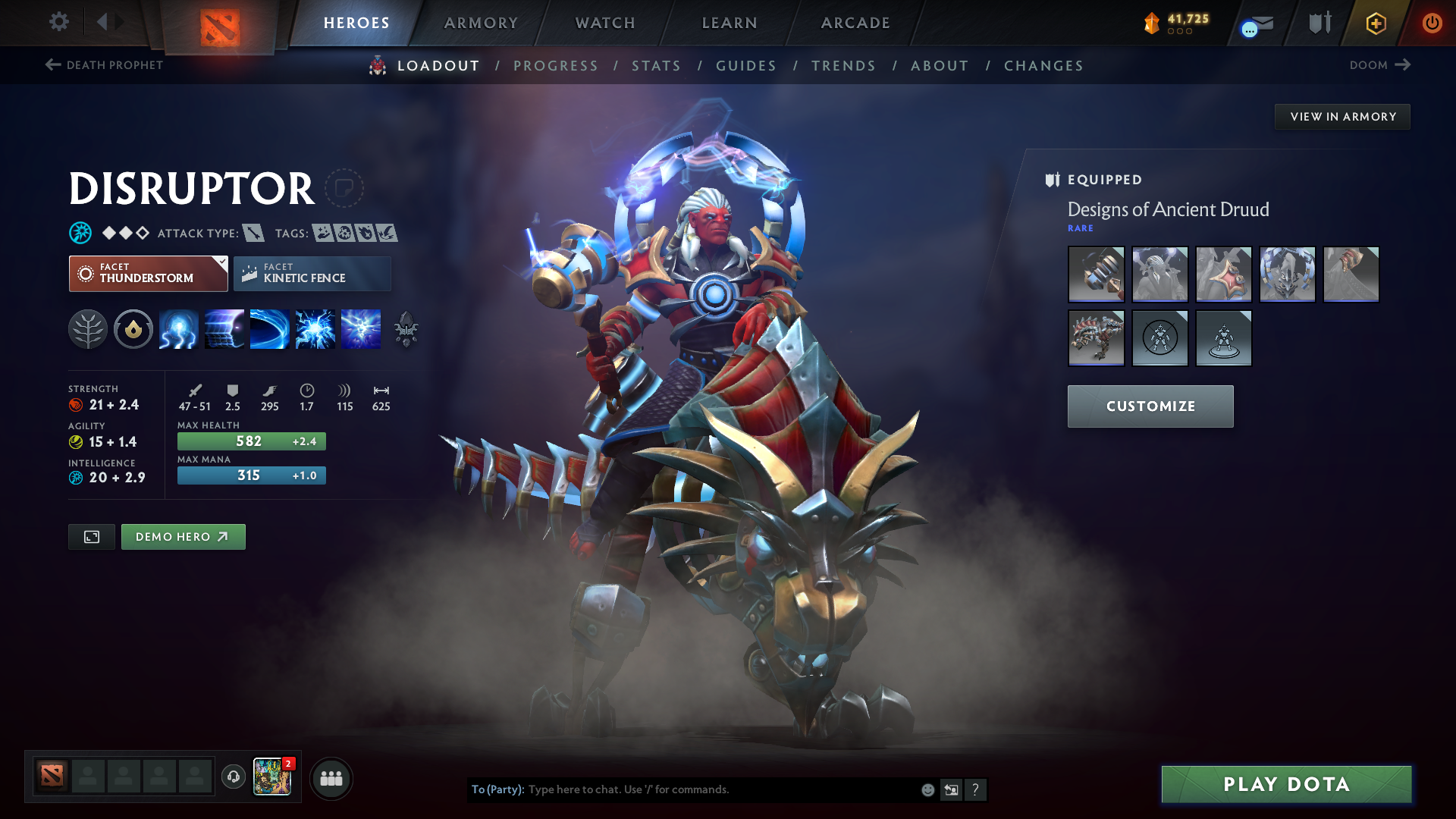Click the PLAY DOTA button
This screenshot has width=1456, height=819.
1285,785
